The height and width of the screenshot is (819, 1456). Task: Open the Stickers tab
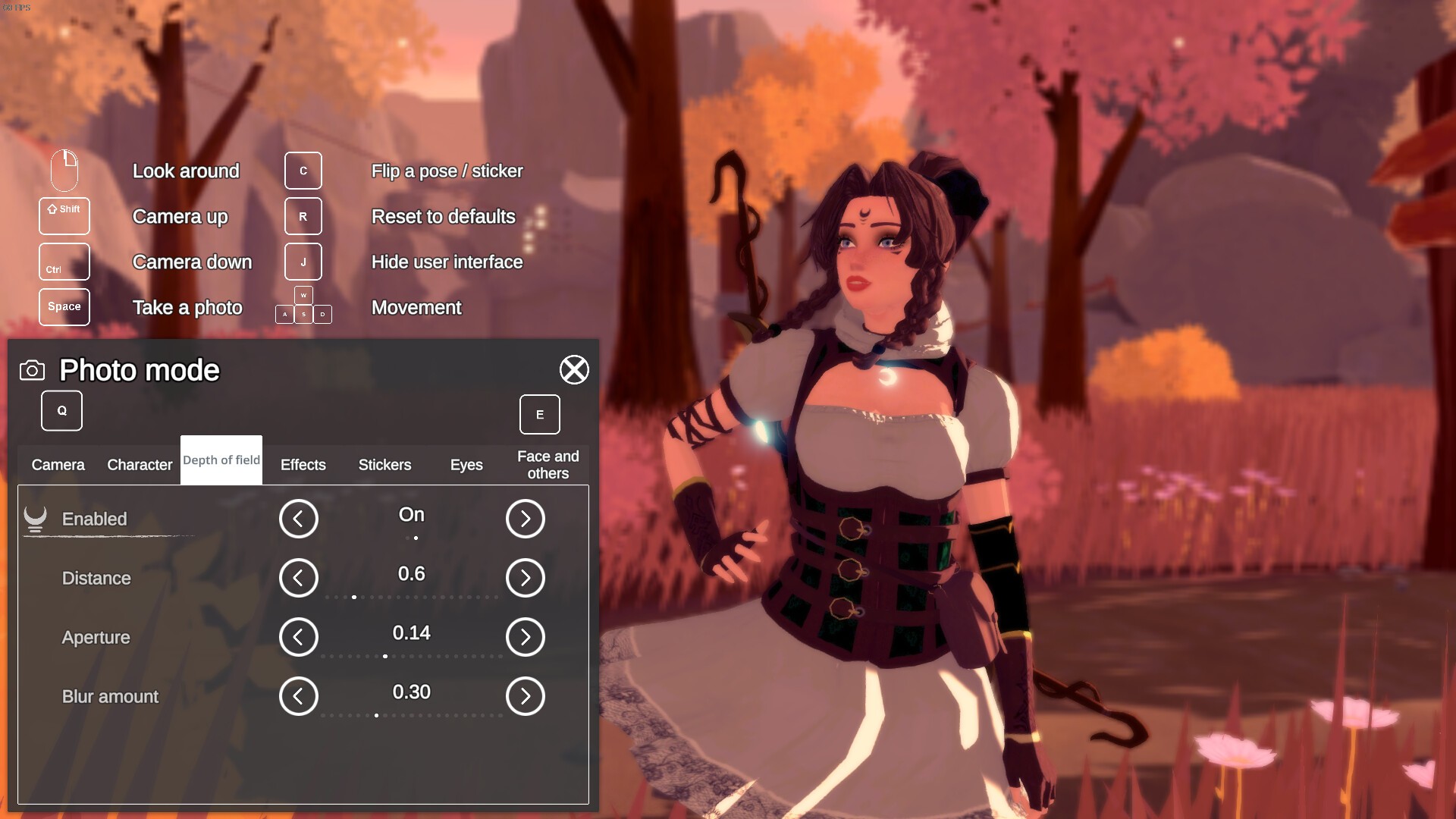click(384, 465)
